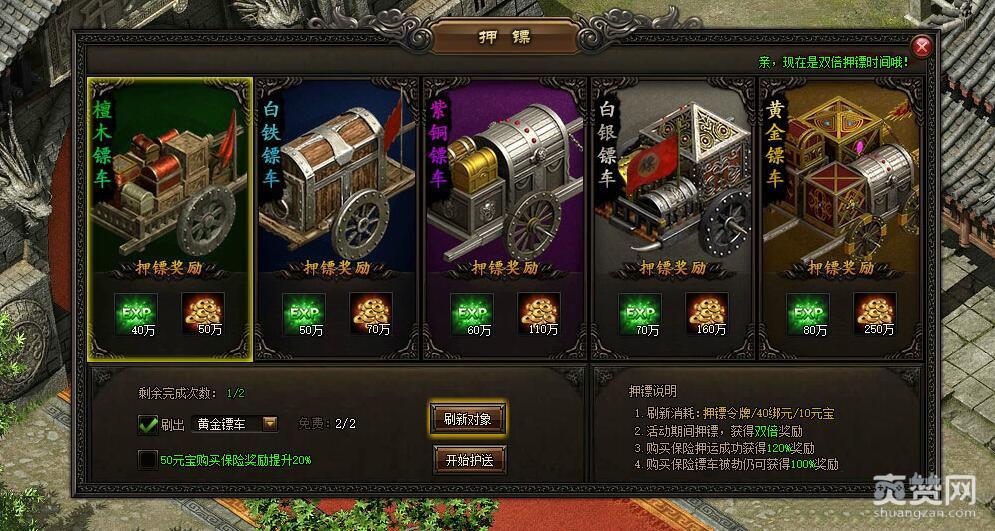
Task: Click the 紫铜镖车 60万 EXP reward icon
Action: (x=470, y=311)
